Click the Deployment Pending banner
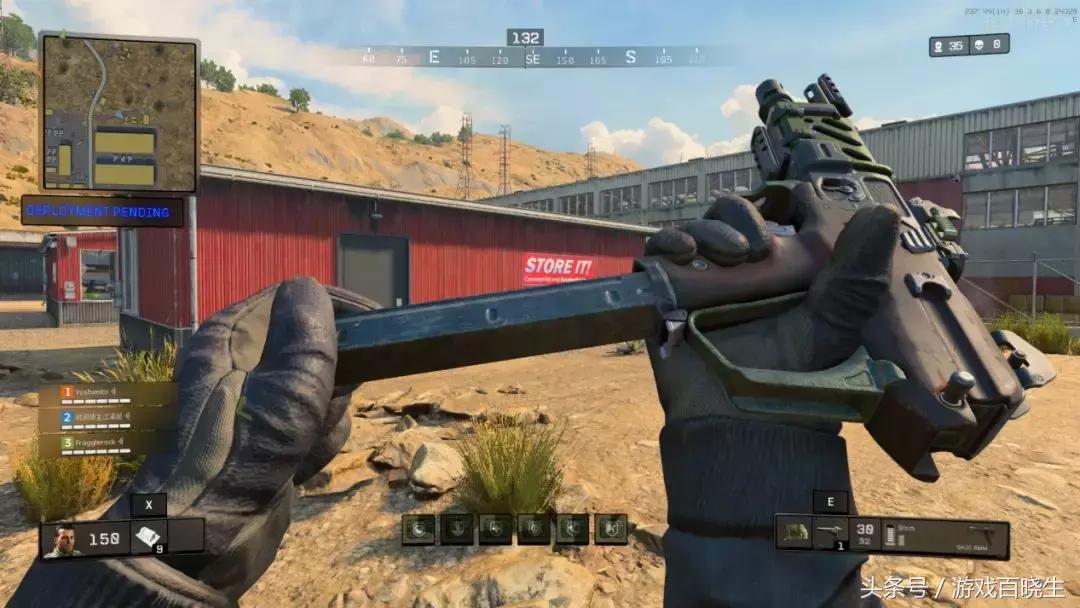Viewport: 1080px width, 608px height. [x=103, y=211]
